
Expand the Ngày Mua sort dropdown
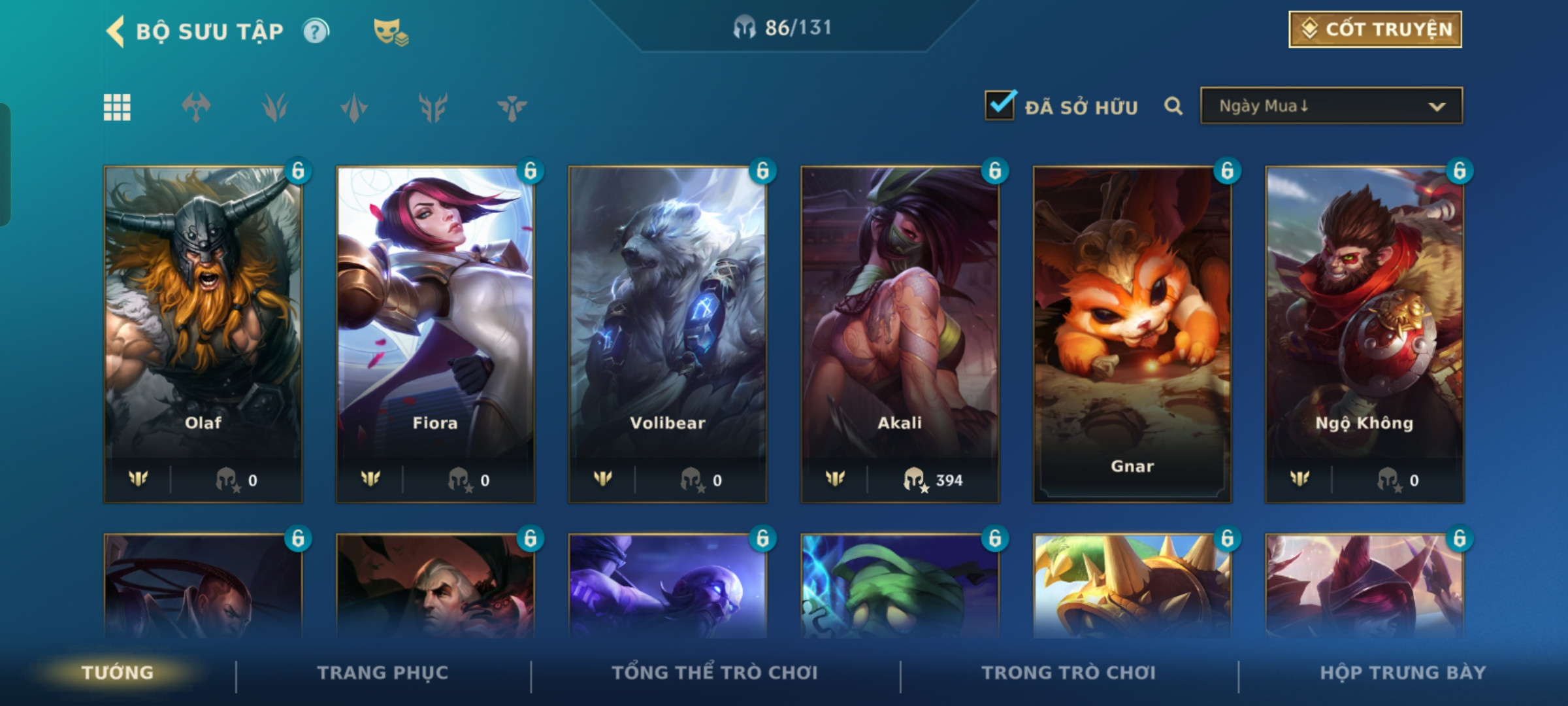(x=1331, y=106)
